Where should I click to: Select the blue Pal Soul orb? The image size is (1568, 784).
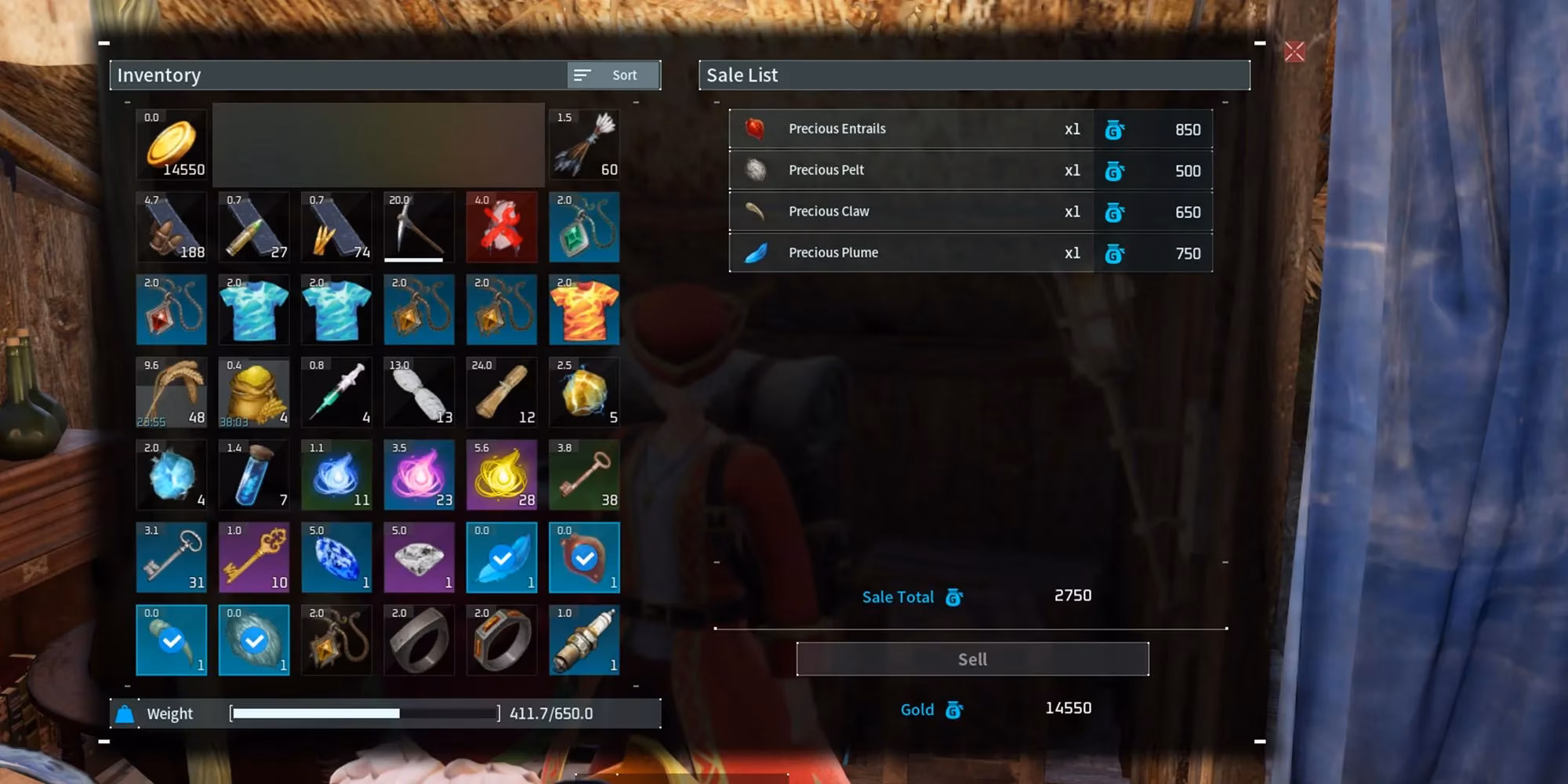tap(336, 474)
